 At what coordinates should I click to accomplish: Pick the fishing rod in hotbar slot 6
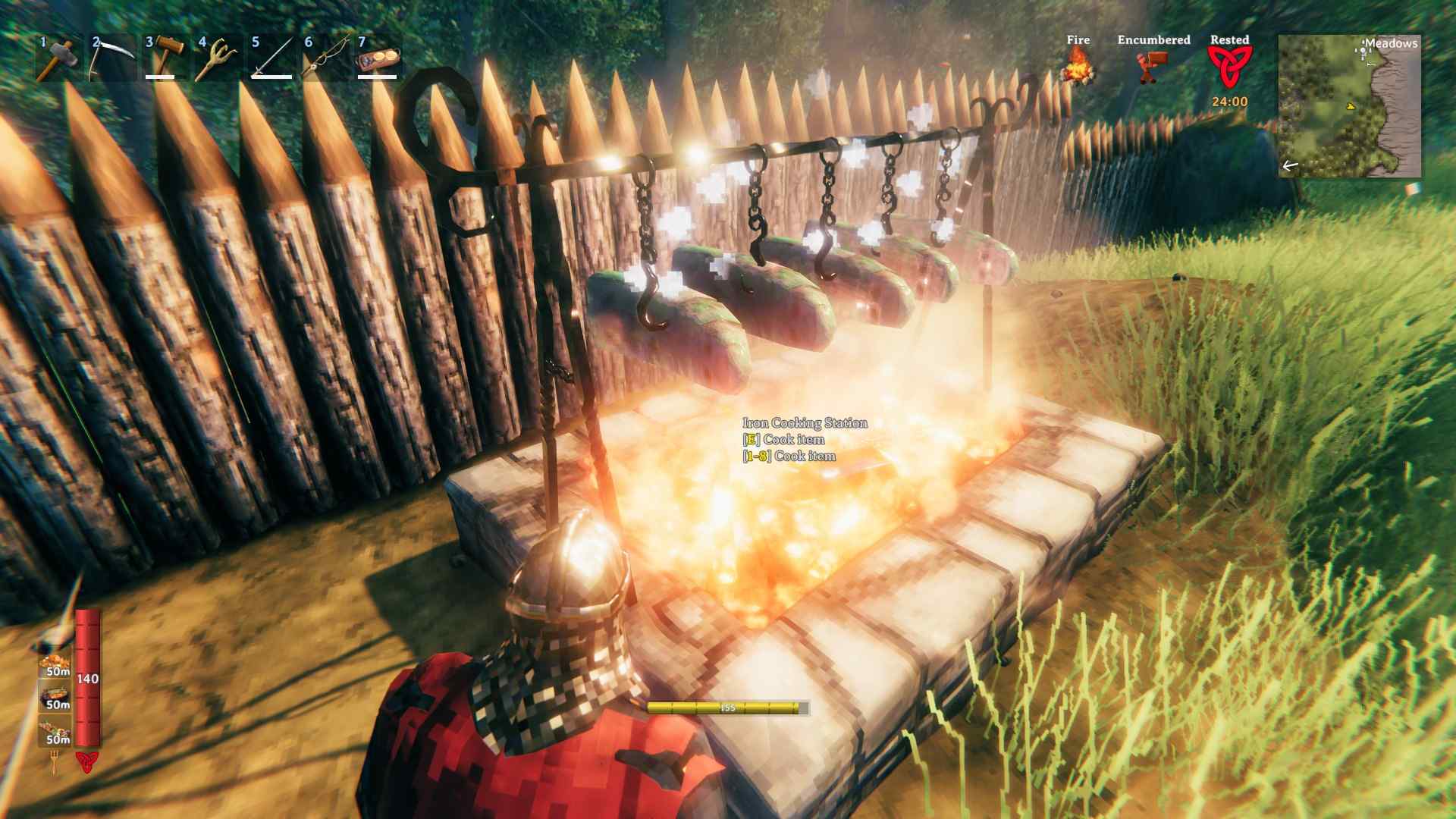click(324, 58)
